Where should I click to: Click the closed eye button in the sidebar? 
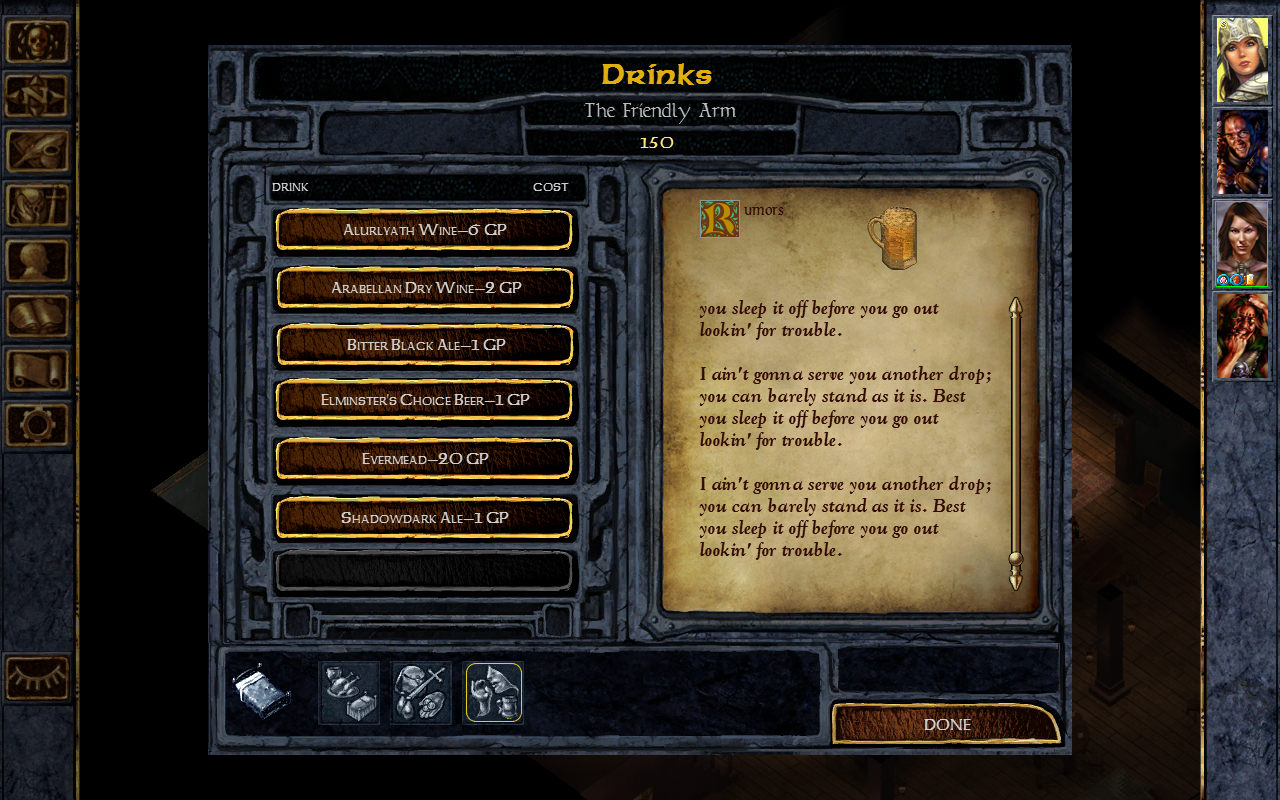[38, 678]
